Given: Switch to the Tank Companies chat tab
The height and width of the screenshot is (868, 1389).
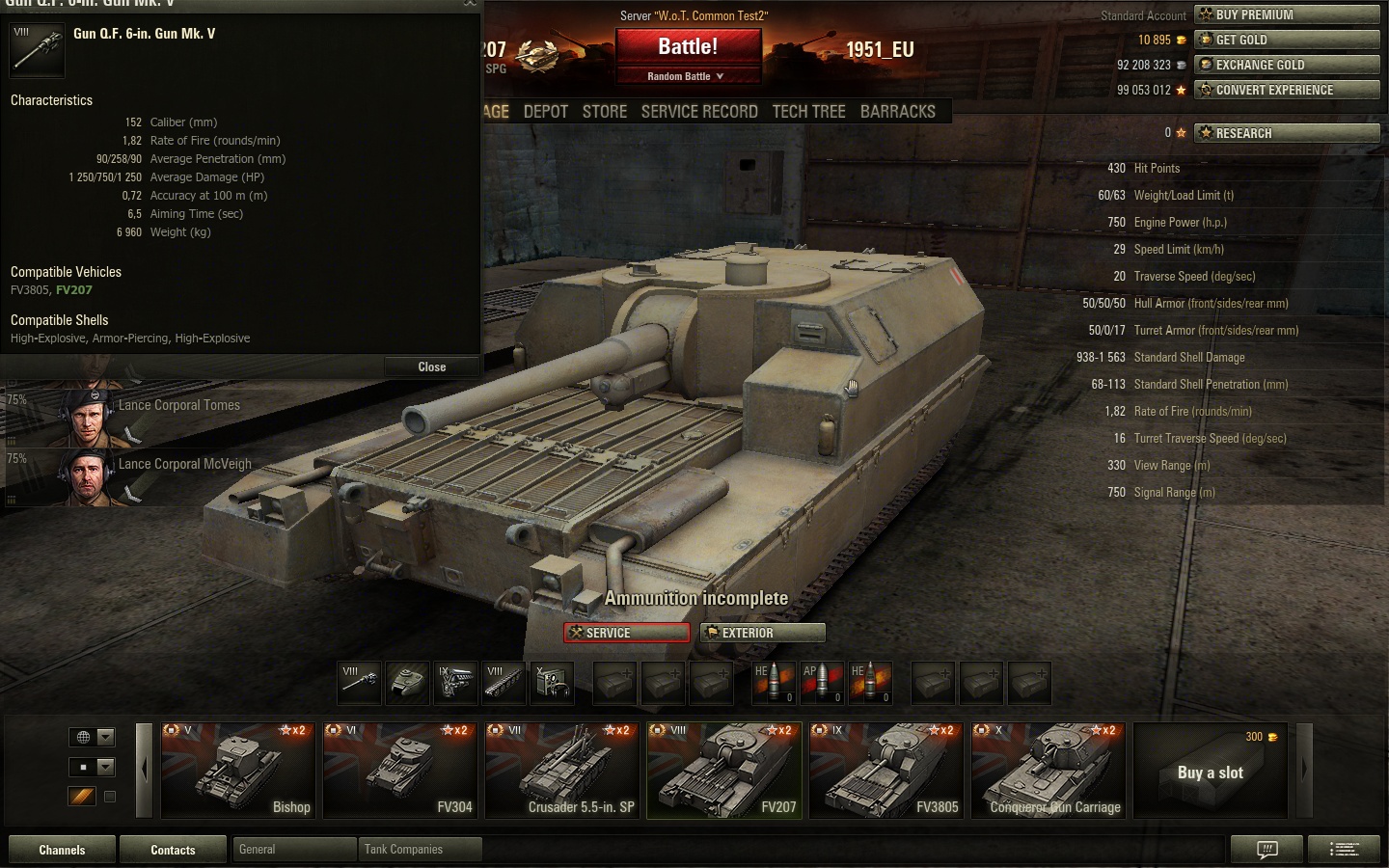Looking at the screenshot, I should (420, 850).
